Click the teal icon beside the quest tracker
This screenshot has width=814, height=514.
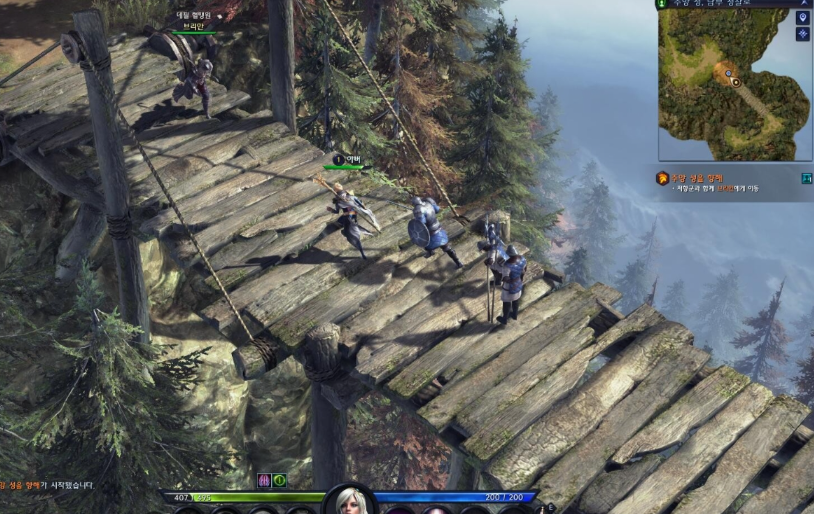point(806,178)
